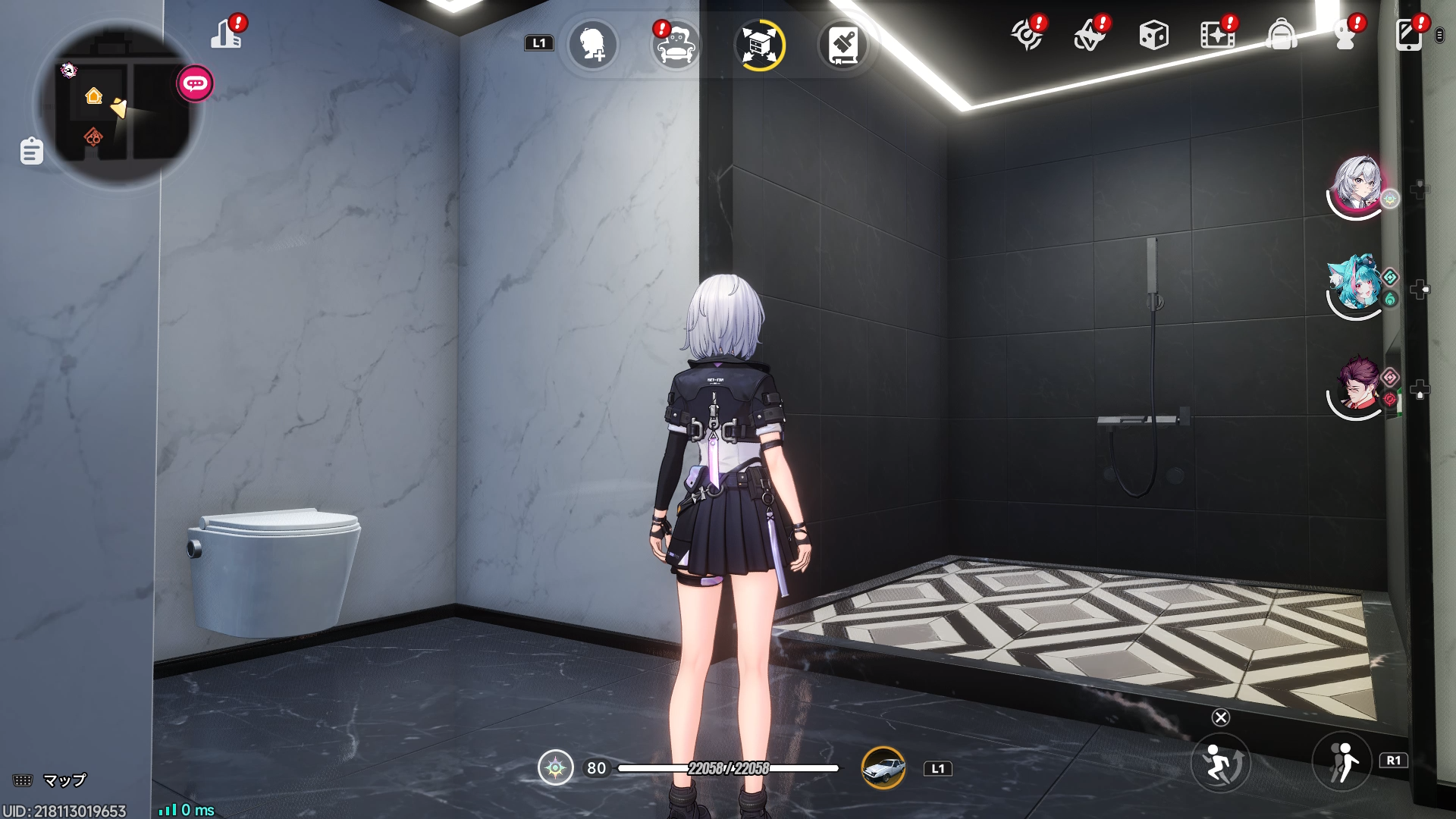
Task: Open the backpack inventory
Action: (1281, 35)
